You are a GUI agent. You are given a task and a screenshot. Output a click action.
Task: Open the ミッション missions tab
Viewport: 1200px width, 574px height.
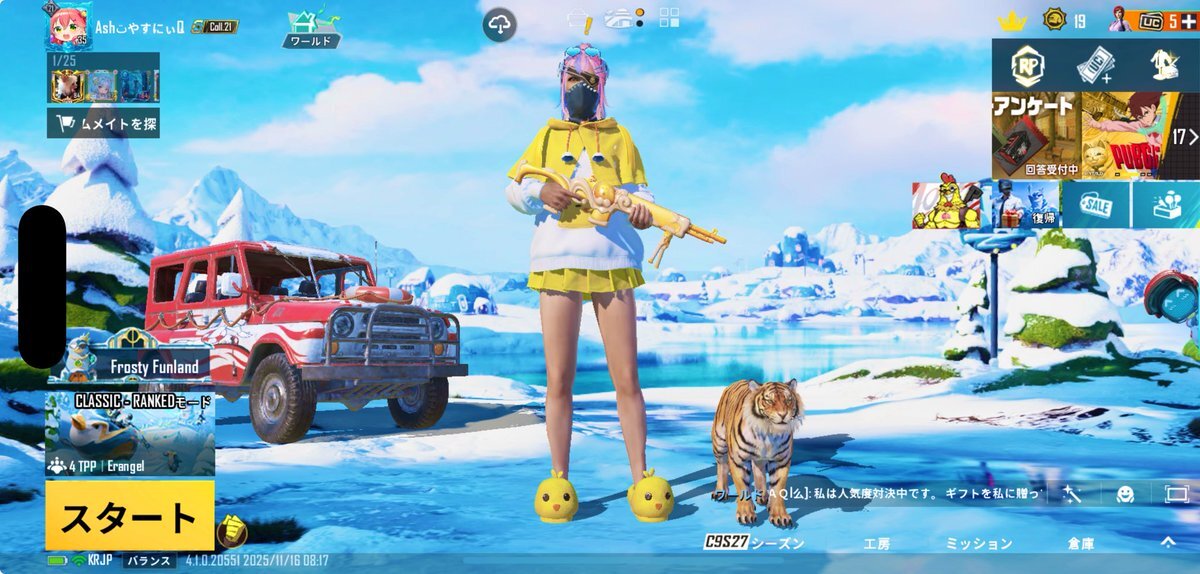(x=978, y=543)
